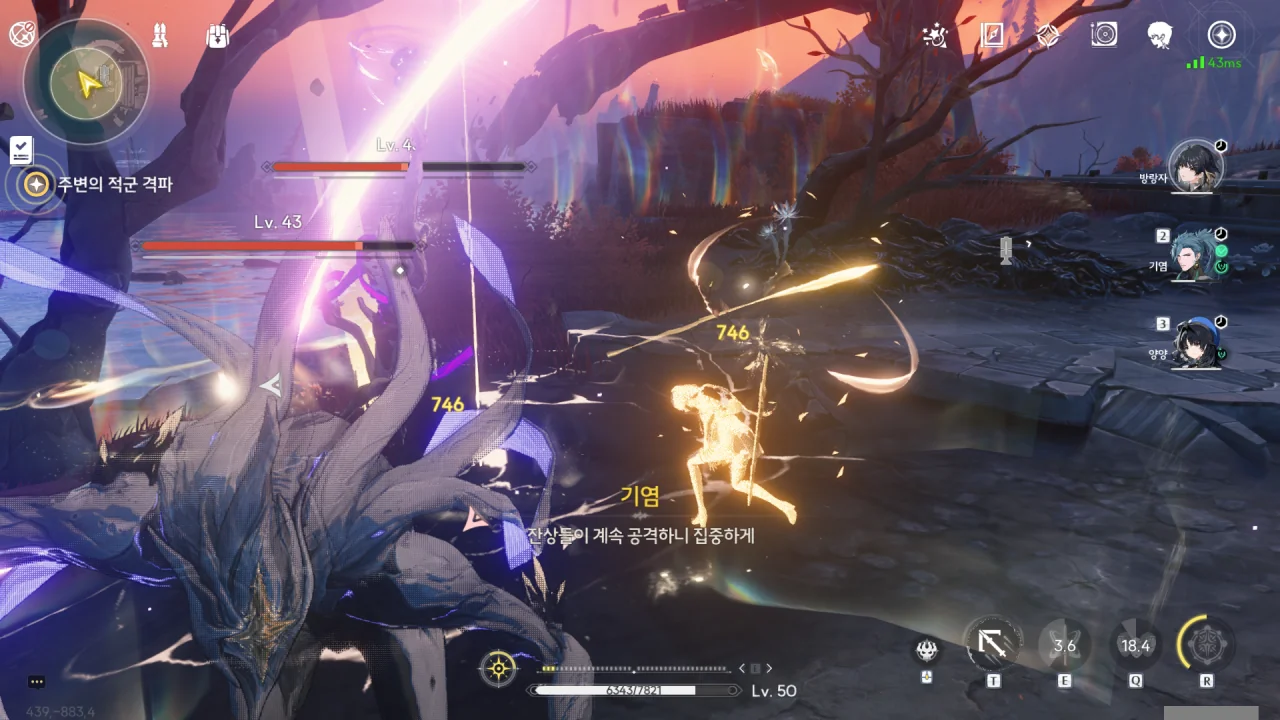The width and height of the screenshot is (1280, 720).
Task: Open the compass guidebook icon
Action: pyautogui.click(x=992, y=35)
